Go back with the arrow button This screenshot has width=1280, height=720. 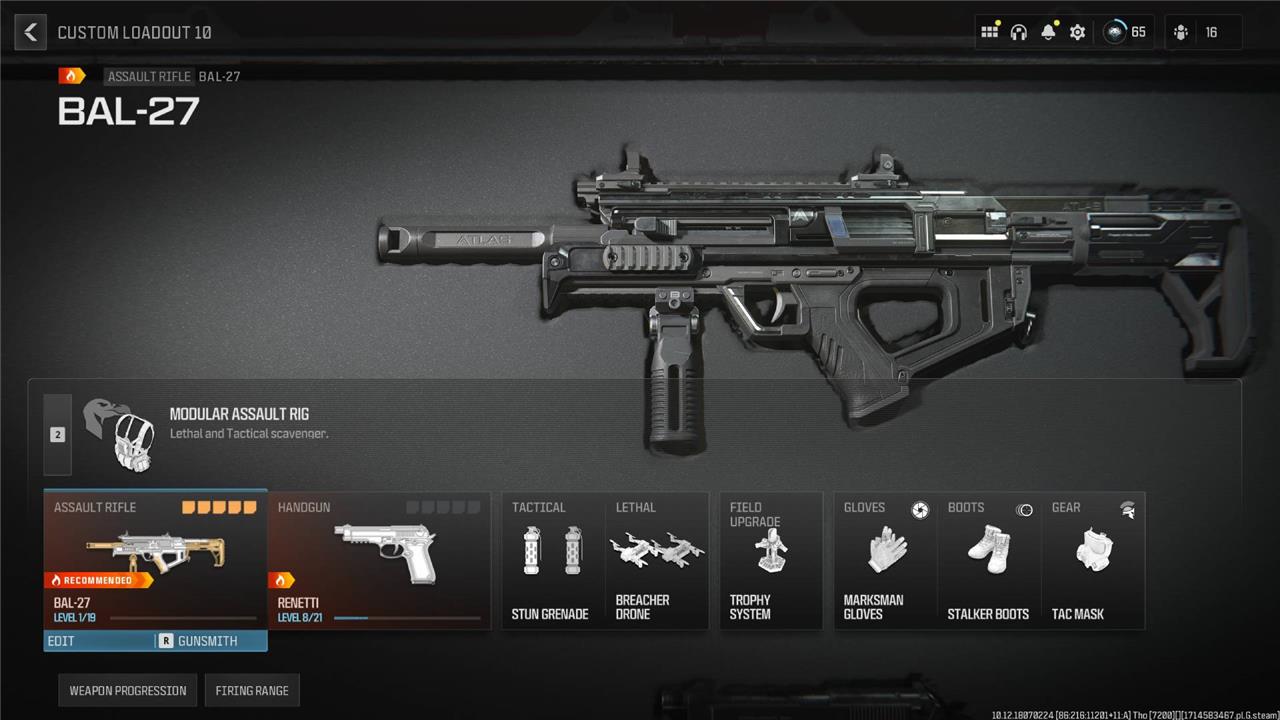click(31, 32)
